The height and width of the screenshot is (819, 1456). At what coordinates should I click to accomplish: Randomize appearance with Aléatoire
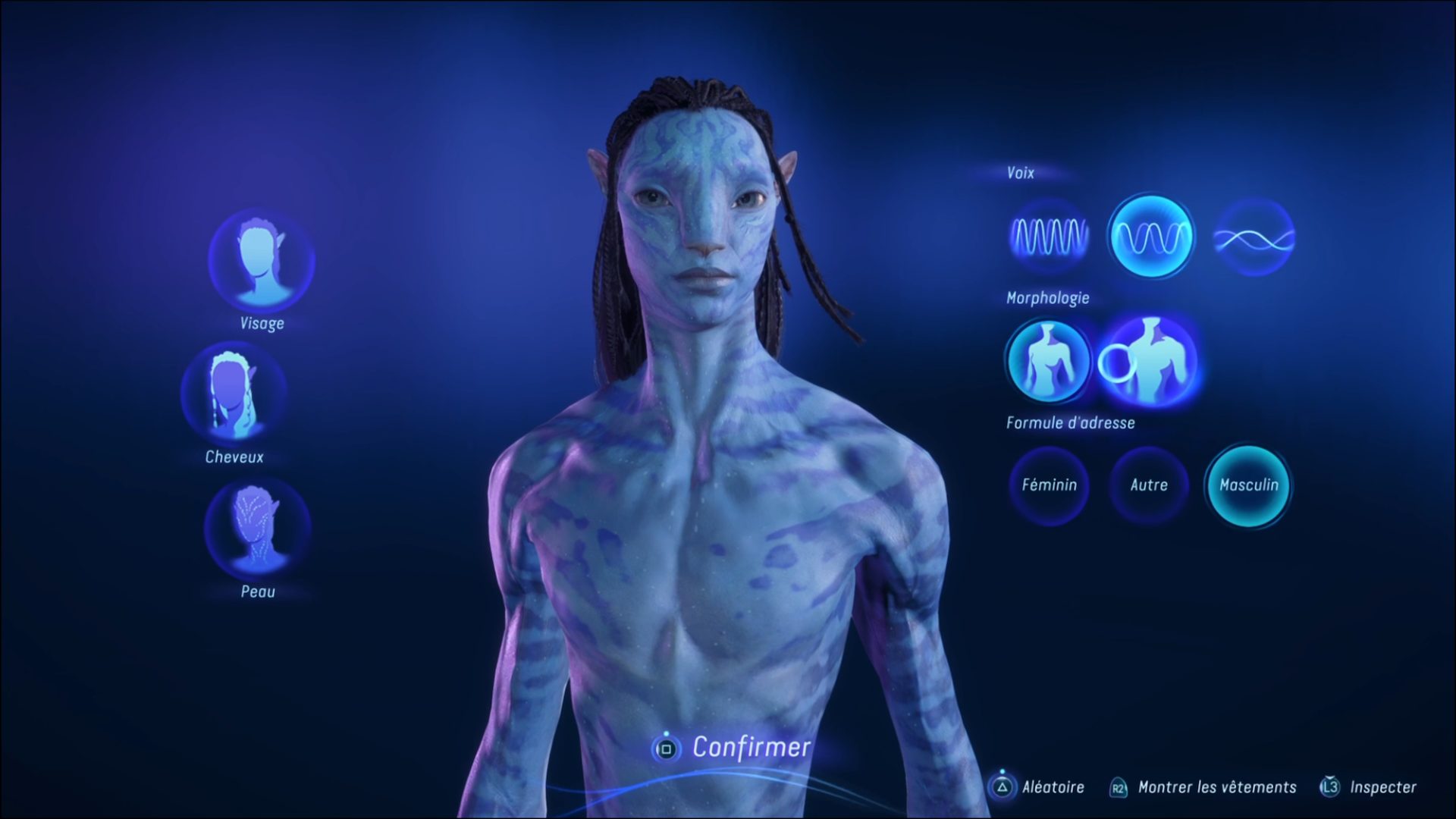[x=1037, y=787]
